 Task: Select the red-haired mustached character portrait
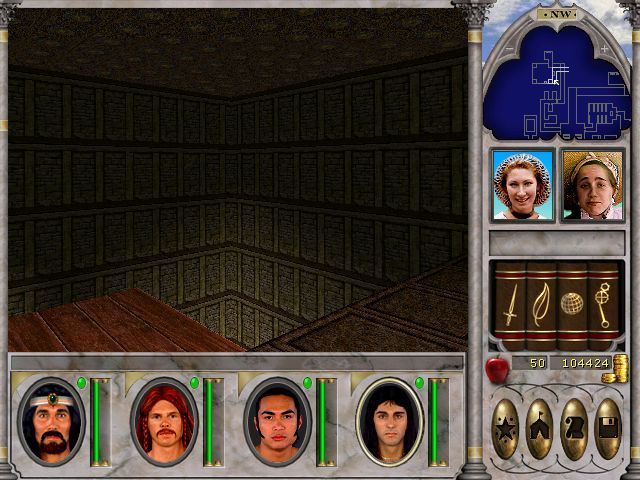point(163,421)
